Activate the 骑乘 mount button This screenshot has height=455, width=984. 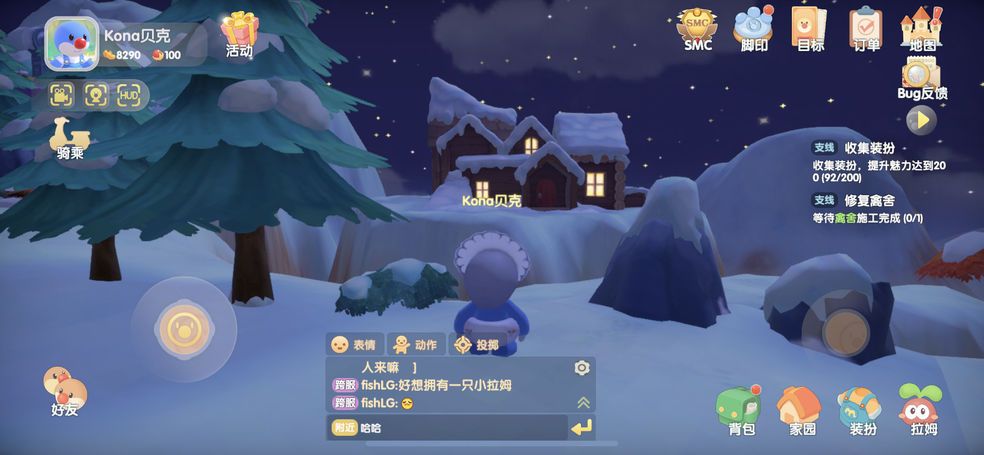click(x=70, y=138)
